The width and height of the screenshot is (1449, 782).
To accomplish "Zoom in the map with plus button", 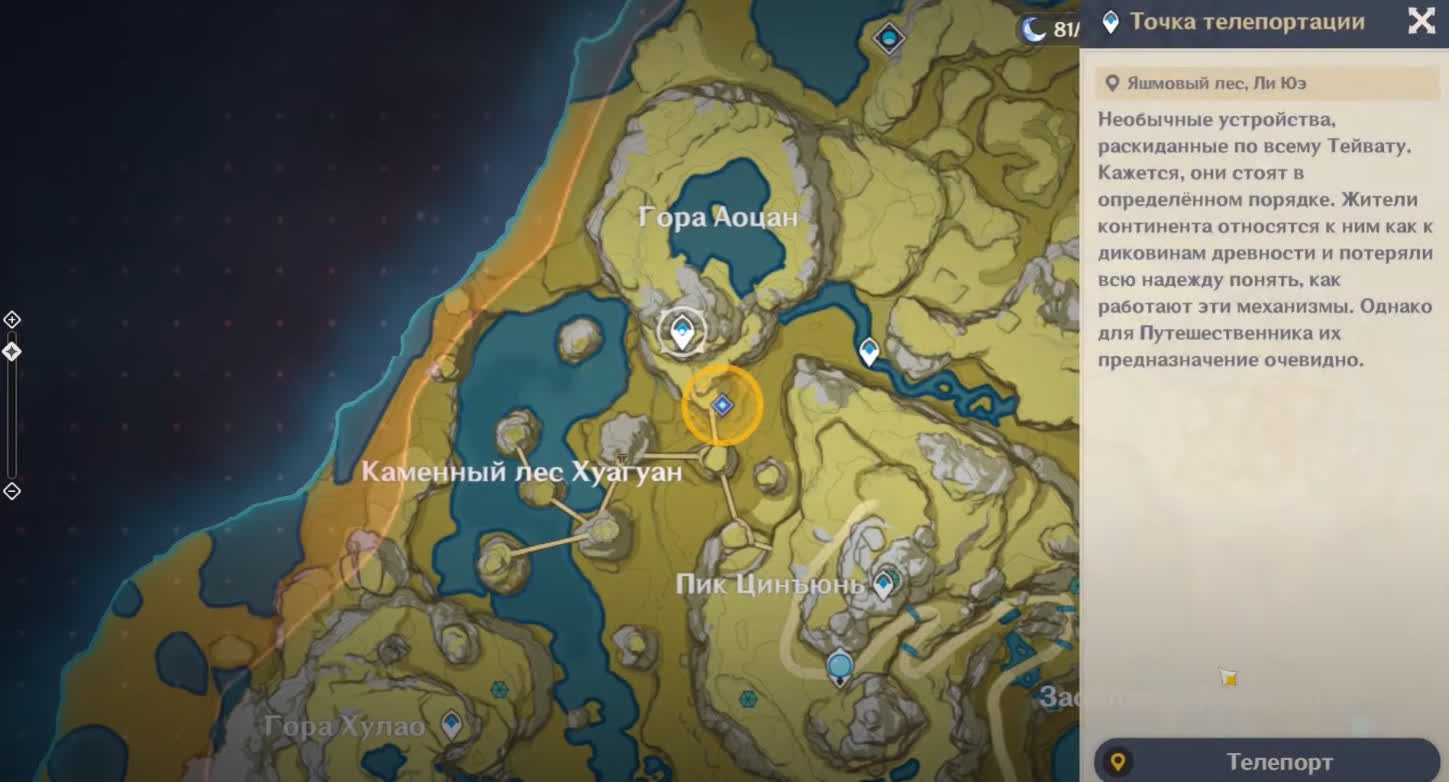I will pyautogui.click(x=12, y=320).
